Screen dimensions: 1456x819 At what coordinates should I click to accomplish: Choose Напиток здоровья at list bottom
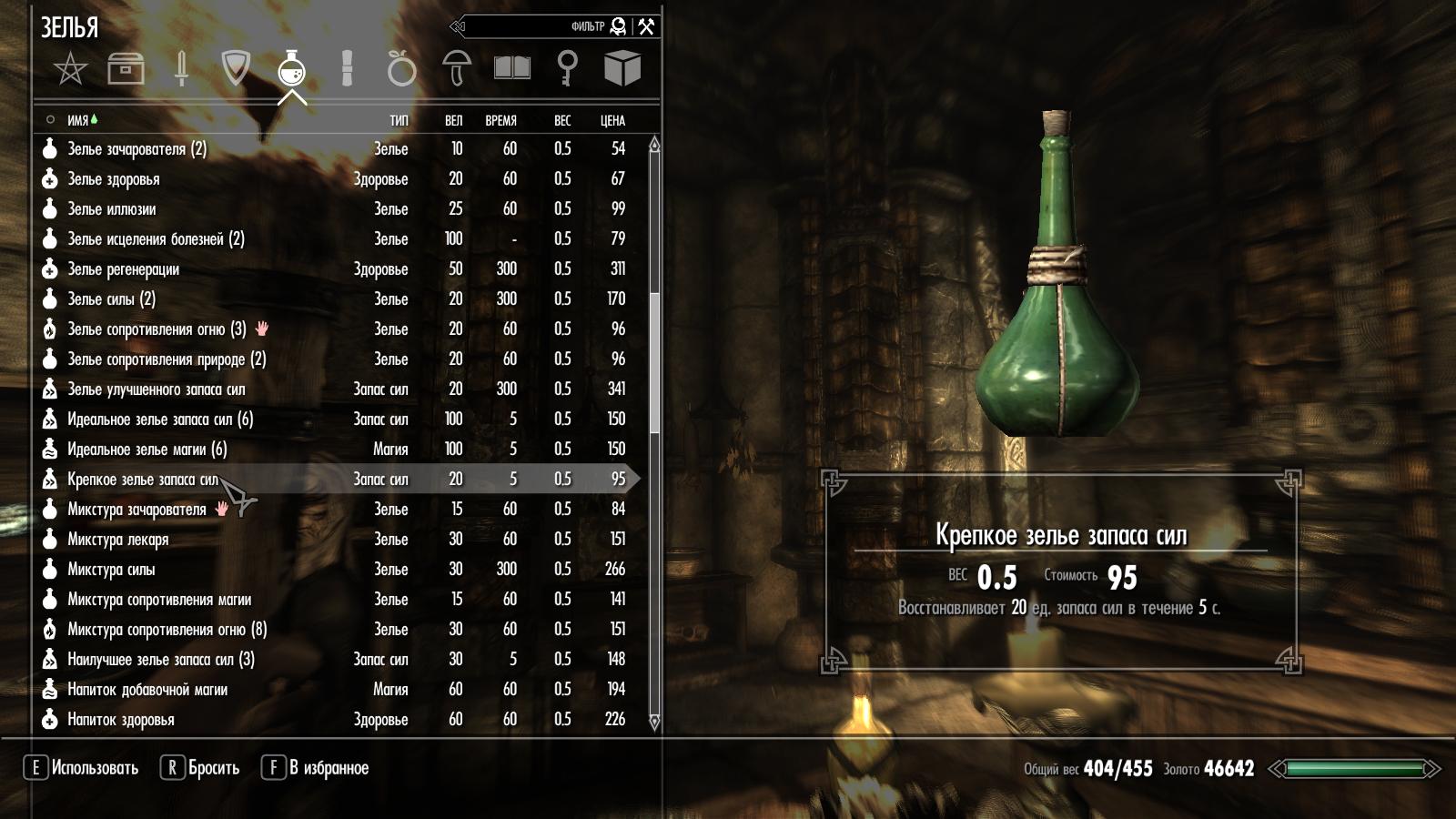click(x=121, y=720)
